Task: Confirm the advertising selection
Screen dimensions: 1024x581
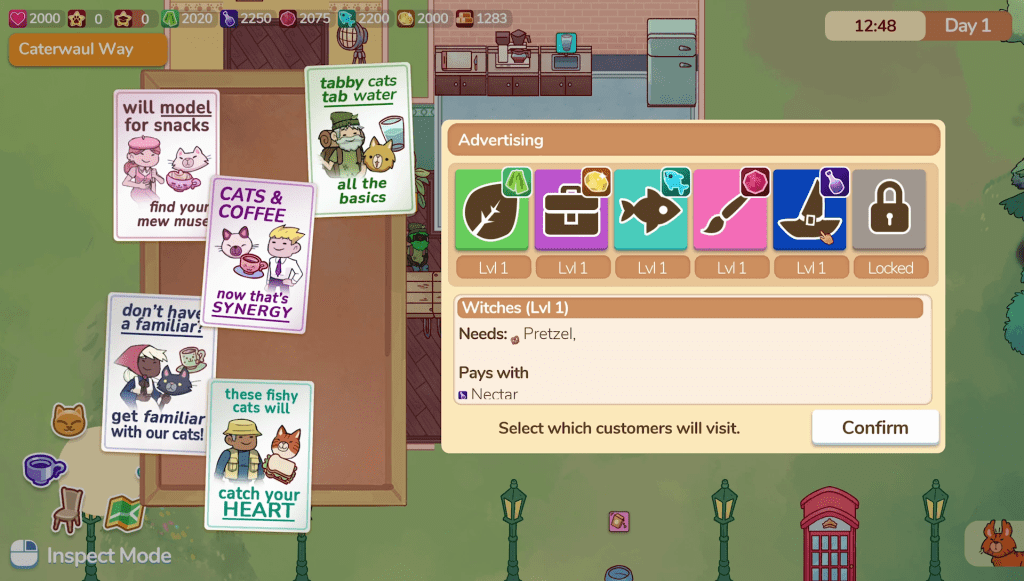Action: [875, 427]
